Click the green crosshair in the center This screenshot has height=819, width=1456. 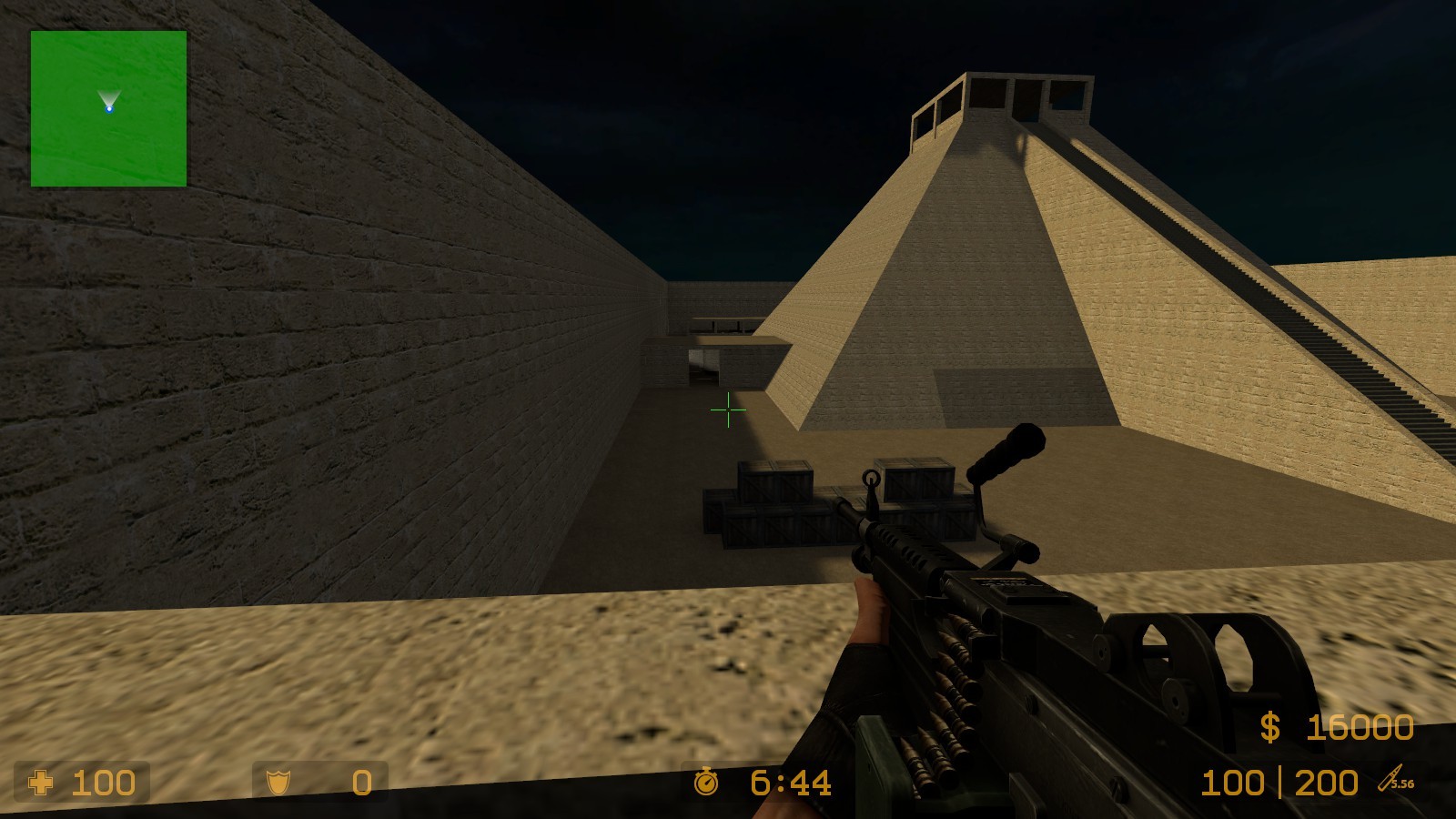click(x=728, y=411)
